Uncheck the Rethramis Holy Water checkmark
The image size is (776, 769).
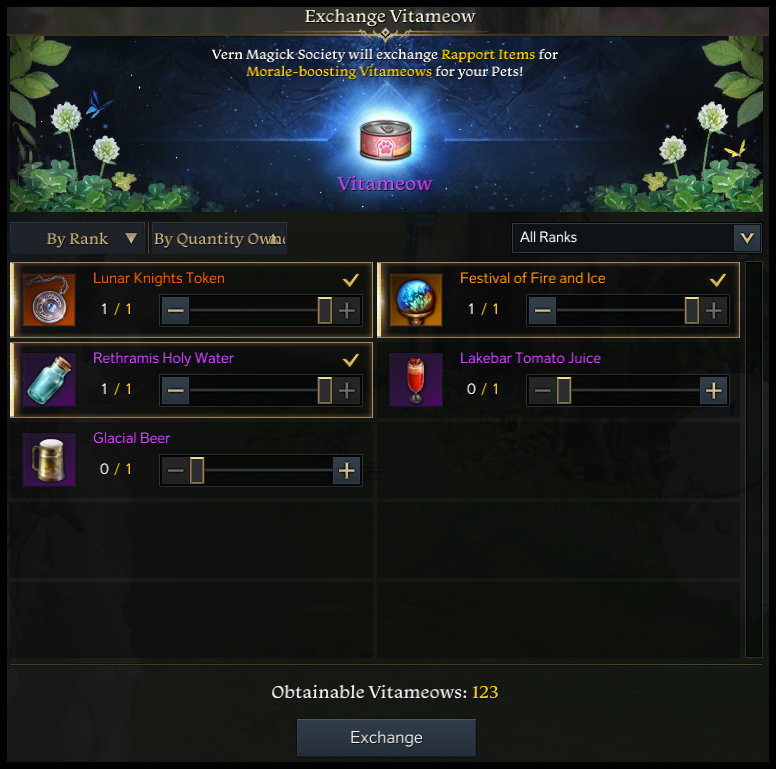point(350,360)
